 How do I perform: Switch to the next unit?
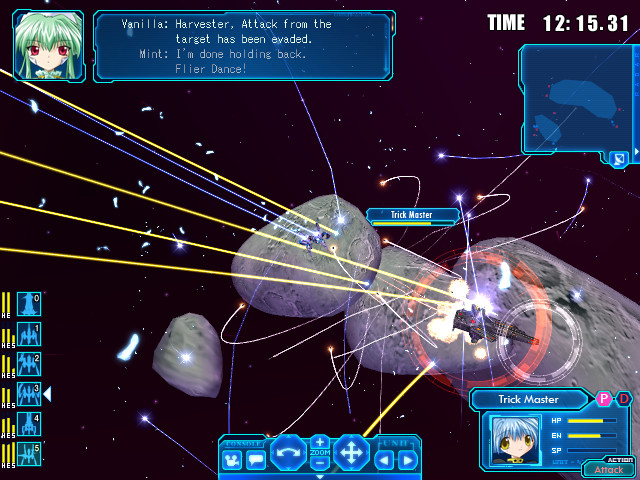coord(407,460)
